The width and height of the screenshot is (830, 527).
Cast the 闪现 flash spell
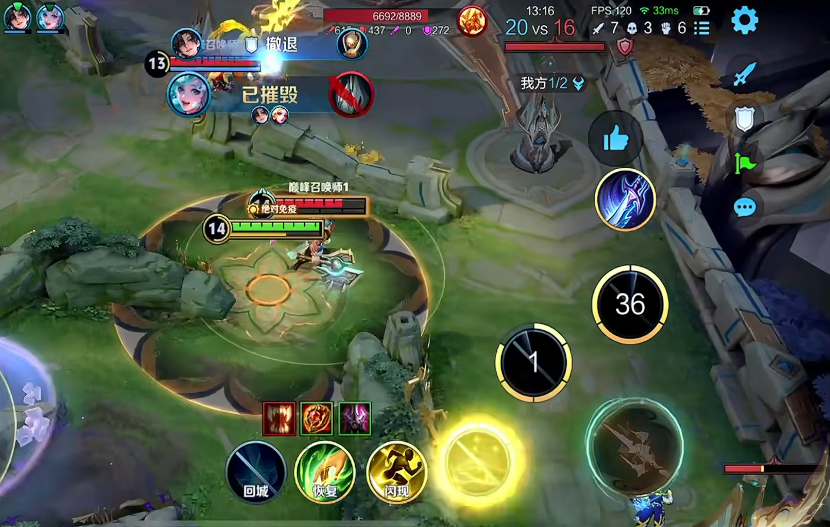[396, 471]
